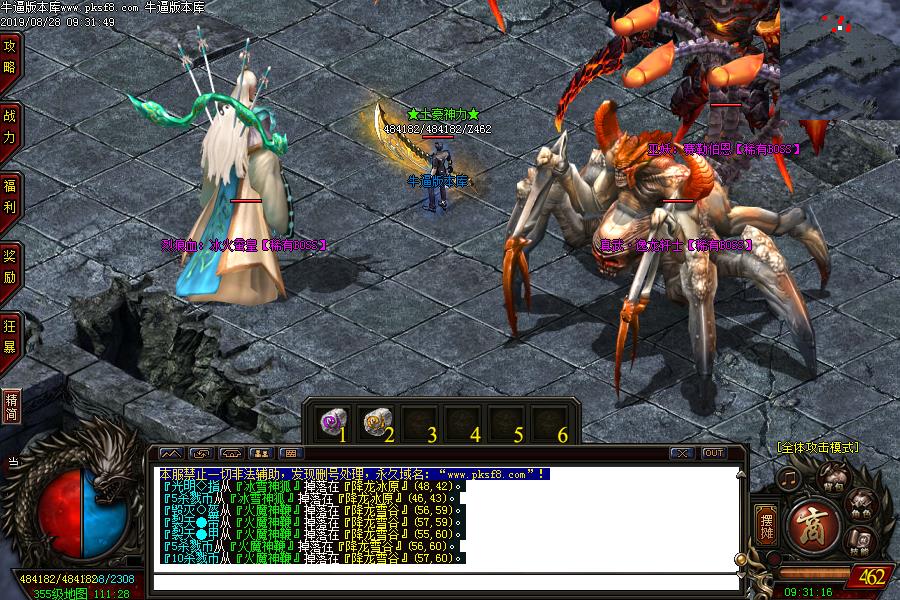Switch the 全体攻击模式 attack mode label
Screen dimensions: 900x600
[x=817, y=448]
